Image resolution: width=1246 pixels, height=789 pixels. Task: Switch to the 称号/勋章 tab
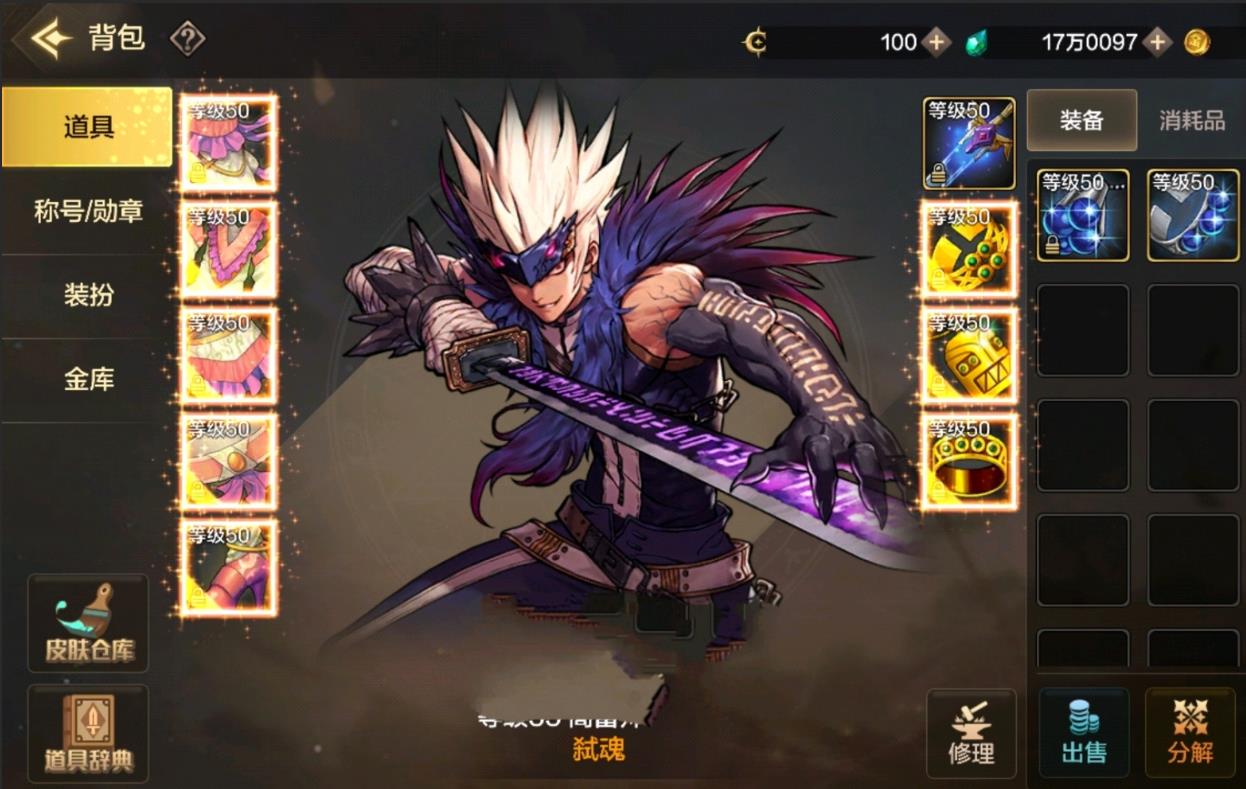(87, 211)
